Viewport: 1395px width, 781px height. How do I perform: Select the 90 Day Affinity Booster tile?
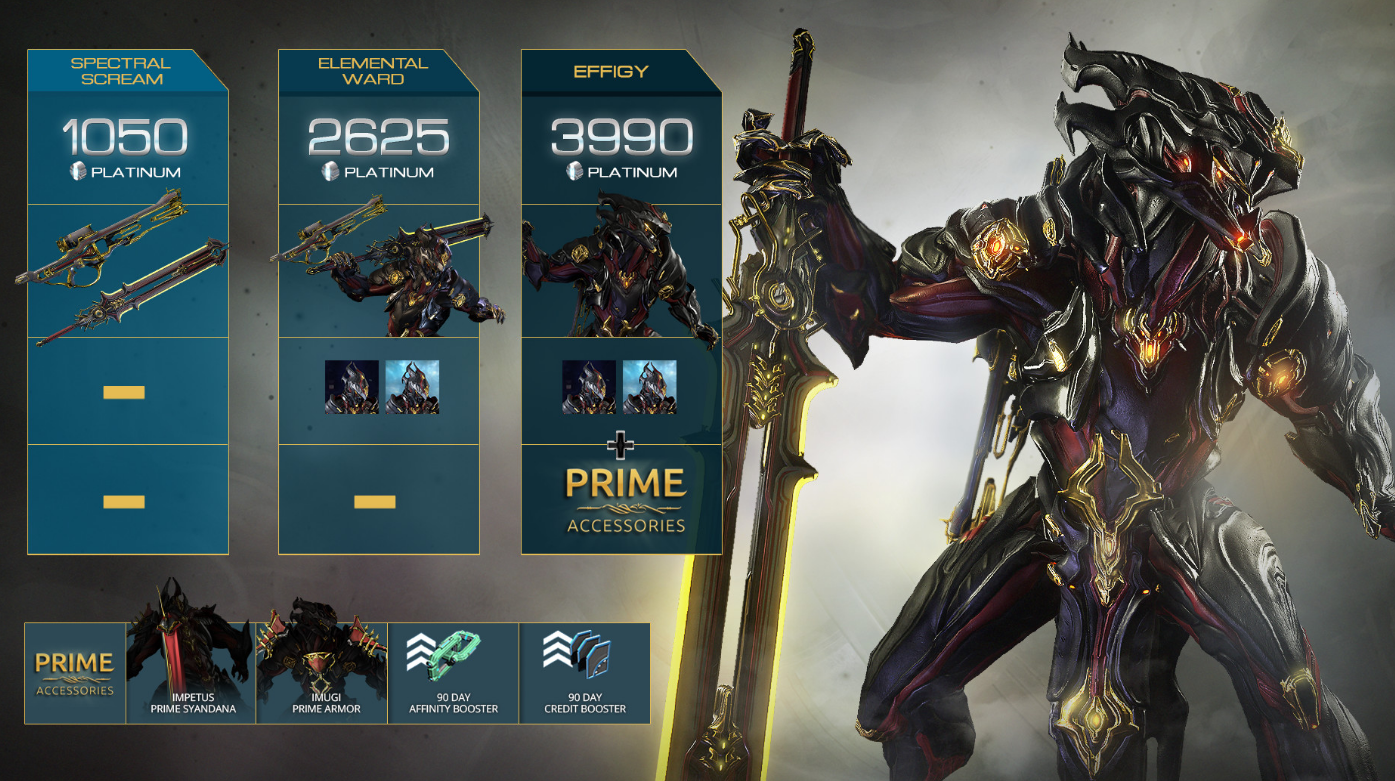tap(453, 673)
